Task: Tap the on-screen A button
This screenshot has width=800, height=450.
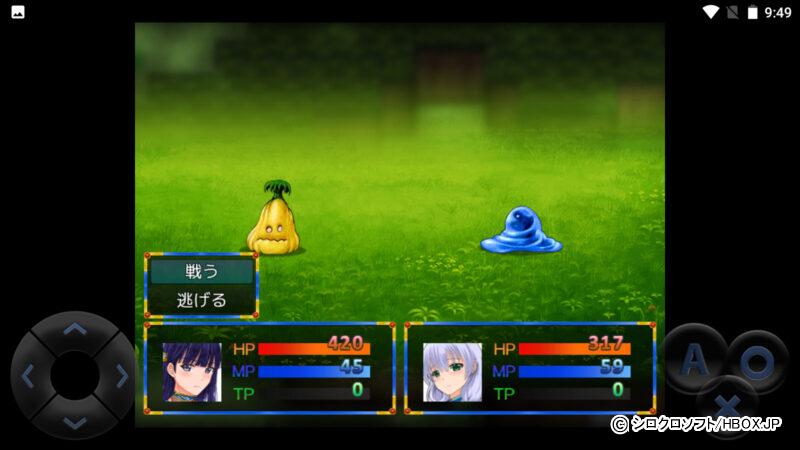Action: click(x=696, y=360)
